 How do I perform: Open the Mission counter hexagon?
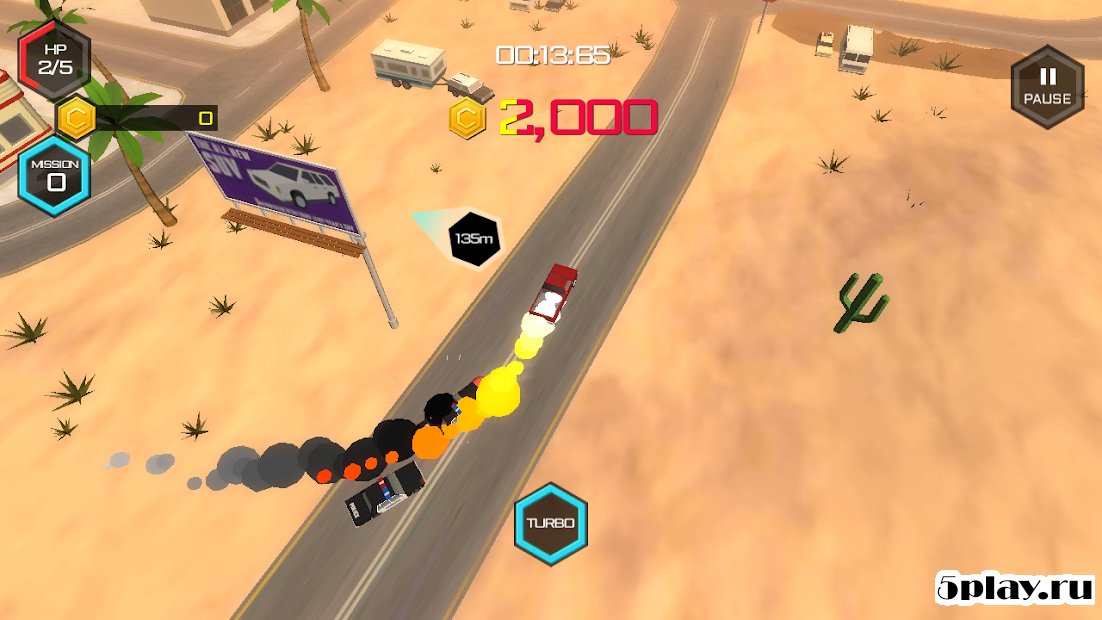click(56, 174)
